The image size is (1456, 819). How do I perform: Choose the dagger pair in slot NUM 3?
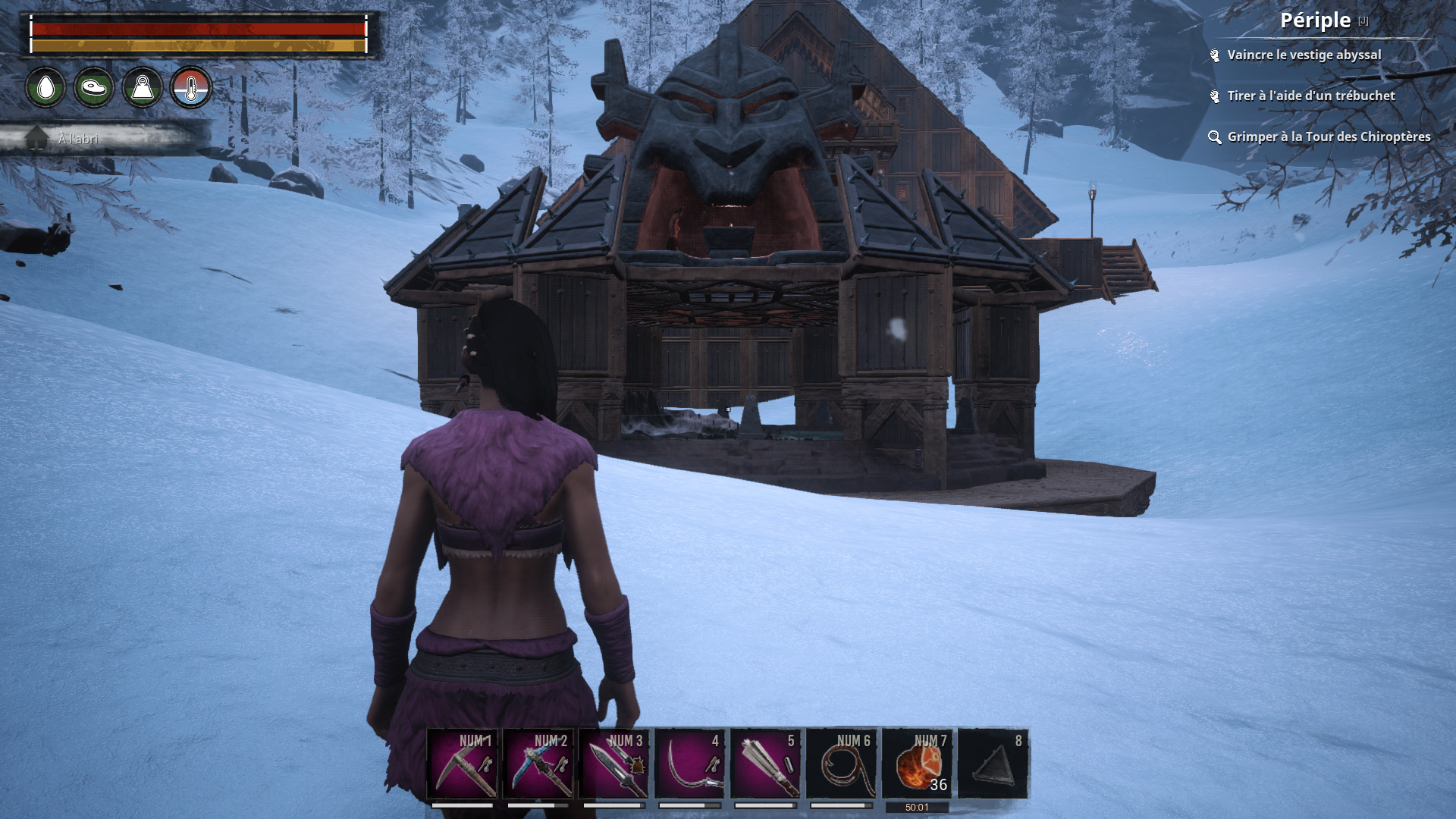pos(614,764)
